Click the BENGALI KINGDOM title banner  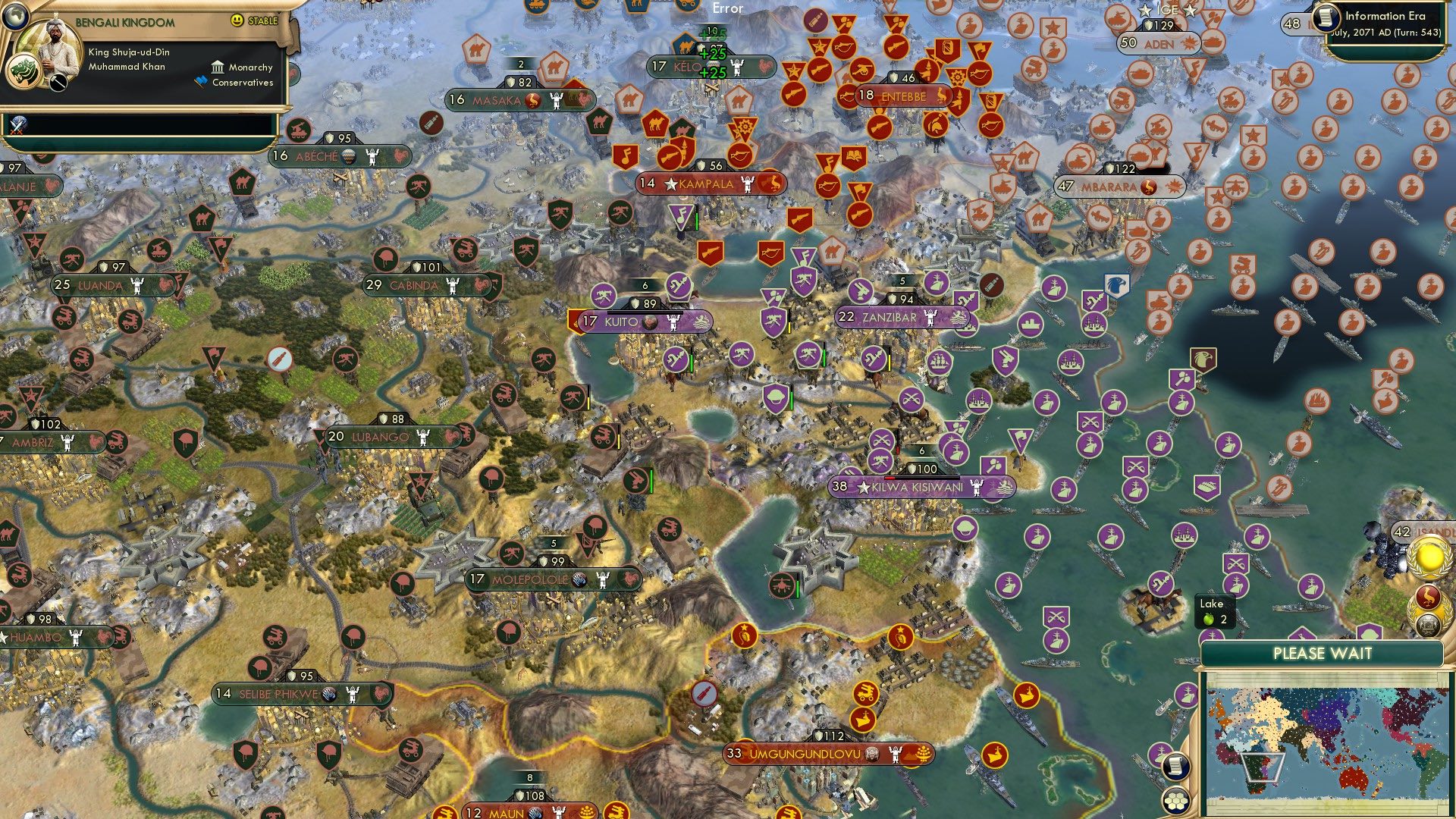coord(125,20)
